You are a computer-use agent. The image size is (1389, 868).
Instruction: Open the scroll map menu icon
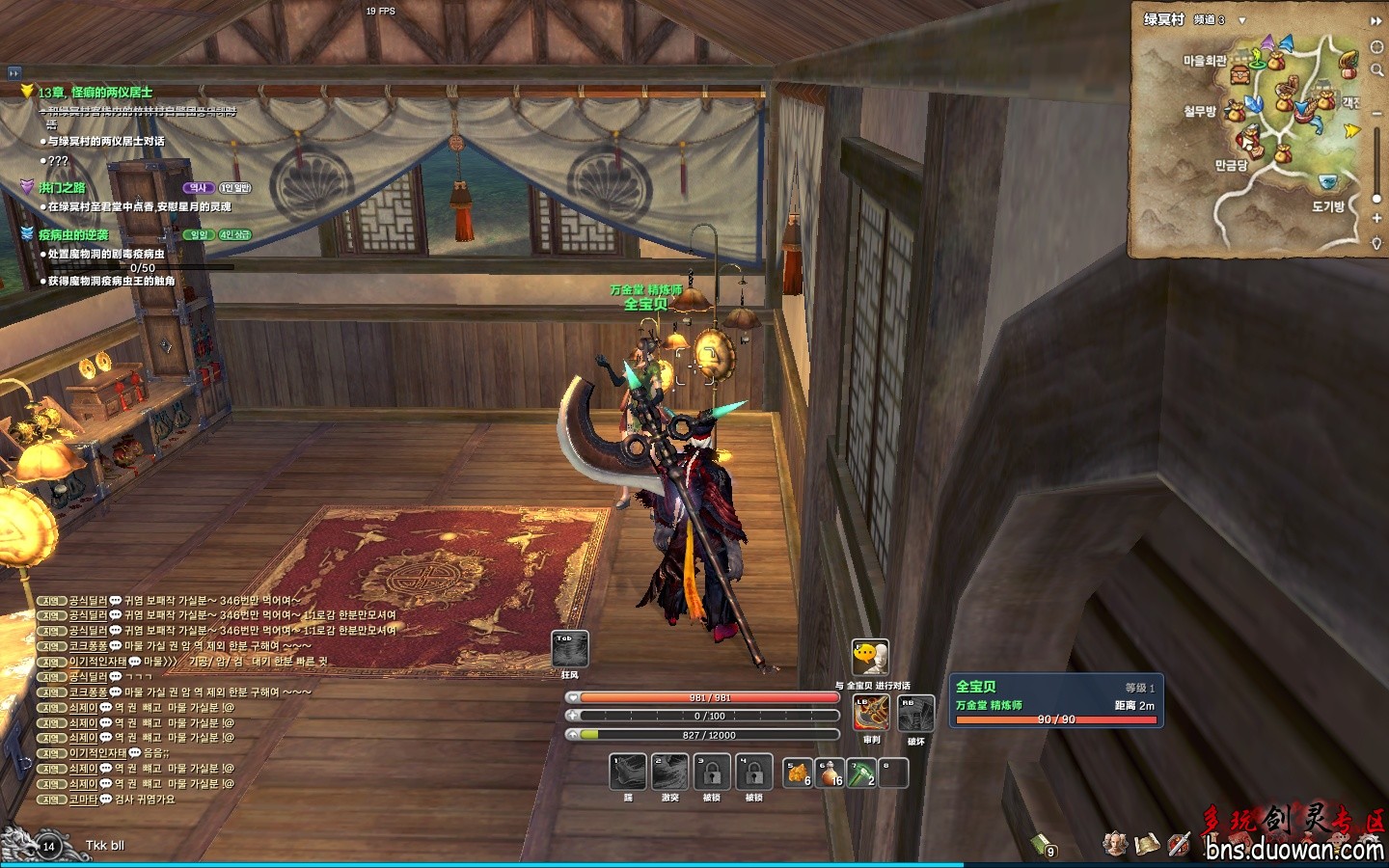pyautogui.click(x=1147, y=844)
